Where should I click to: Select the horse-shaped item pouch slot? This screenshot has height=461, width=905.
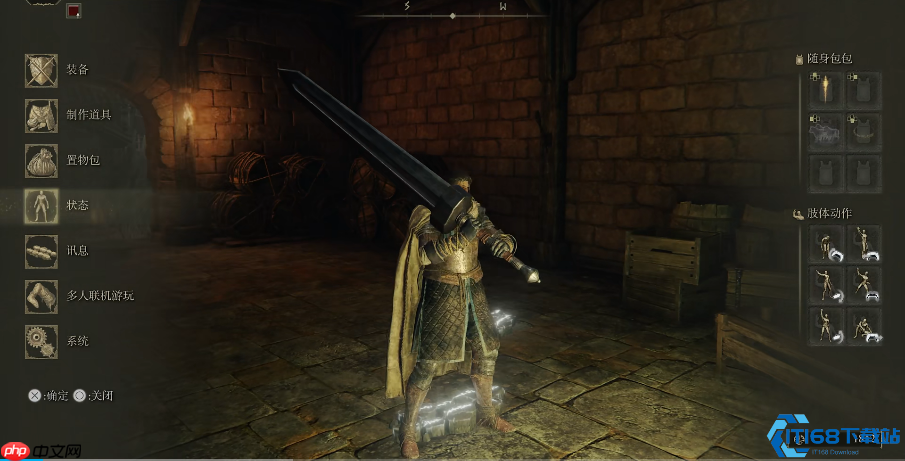pyautogui.click(x=825, y=132)
